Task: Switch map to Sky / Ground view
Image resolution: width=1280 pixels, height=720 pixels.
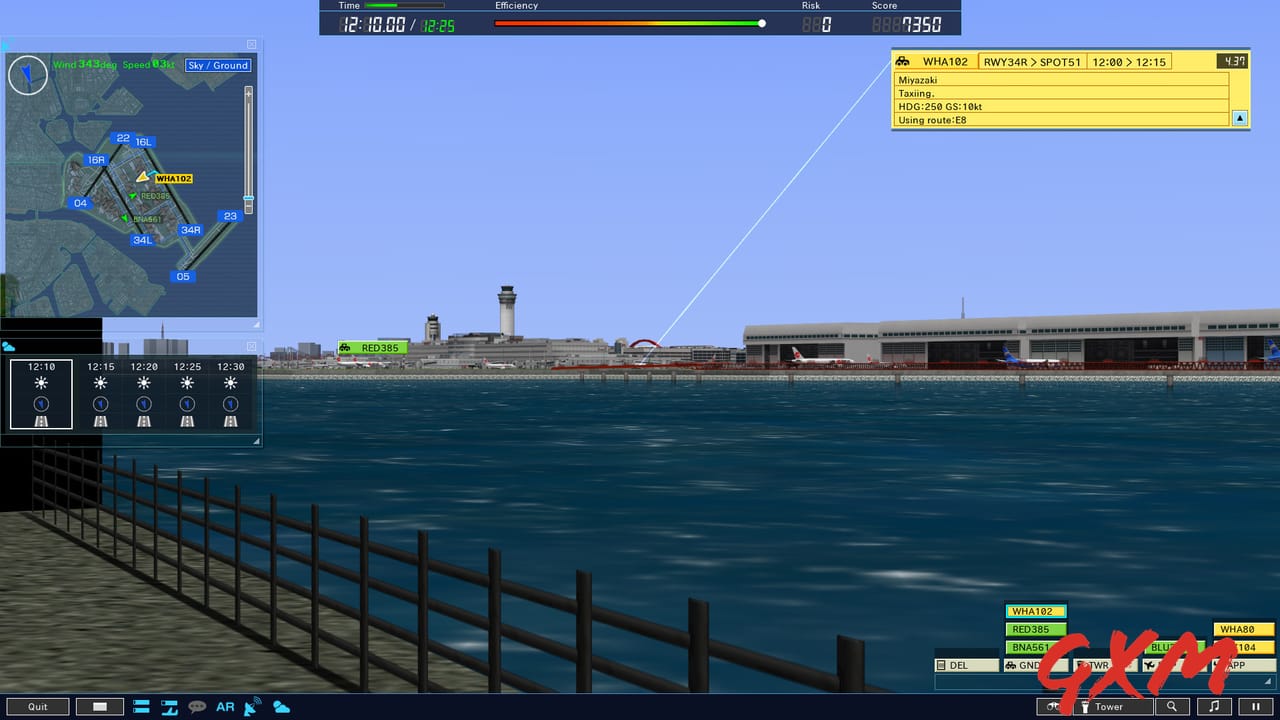Action: pyautogui.click(x=217, y=65)
